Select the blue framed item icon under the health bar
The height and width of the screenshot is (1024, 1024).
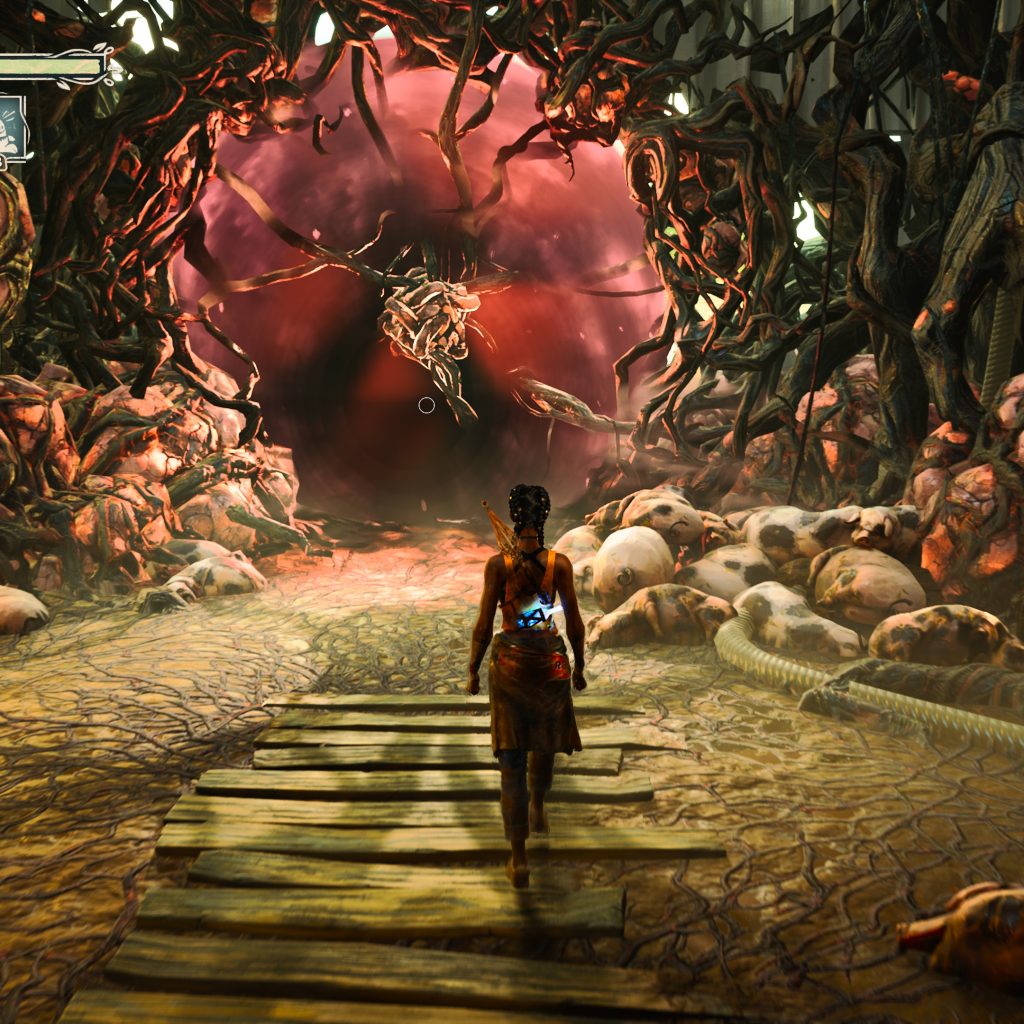coord(12,127)
